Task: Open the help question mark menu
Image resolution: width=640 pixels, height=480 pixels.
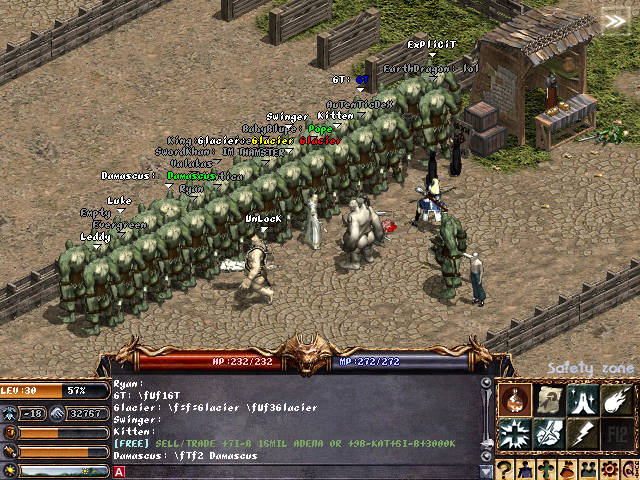Action: [x=506, y=469]
